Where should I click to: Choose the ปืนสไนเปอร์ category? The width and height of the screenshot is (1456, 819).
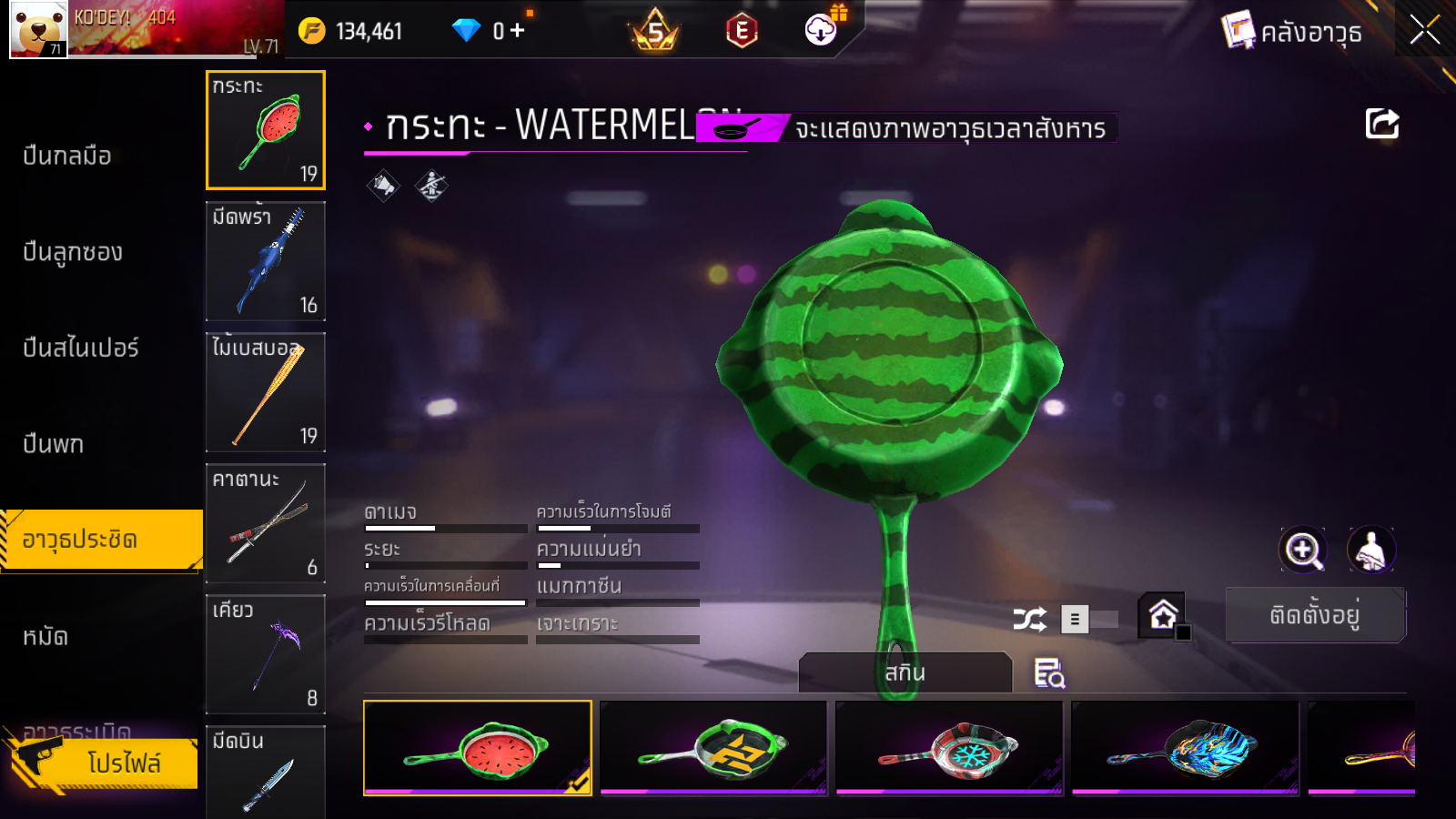tap(81, 348)
